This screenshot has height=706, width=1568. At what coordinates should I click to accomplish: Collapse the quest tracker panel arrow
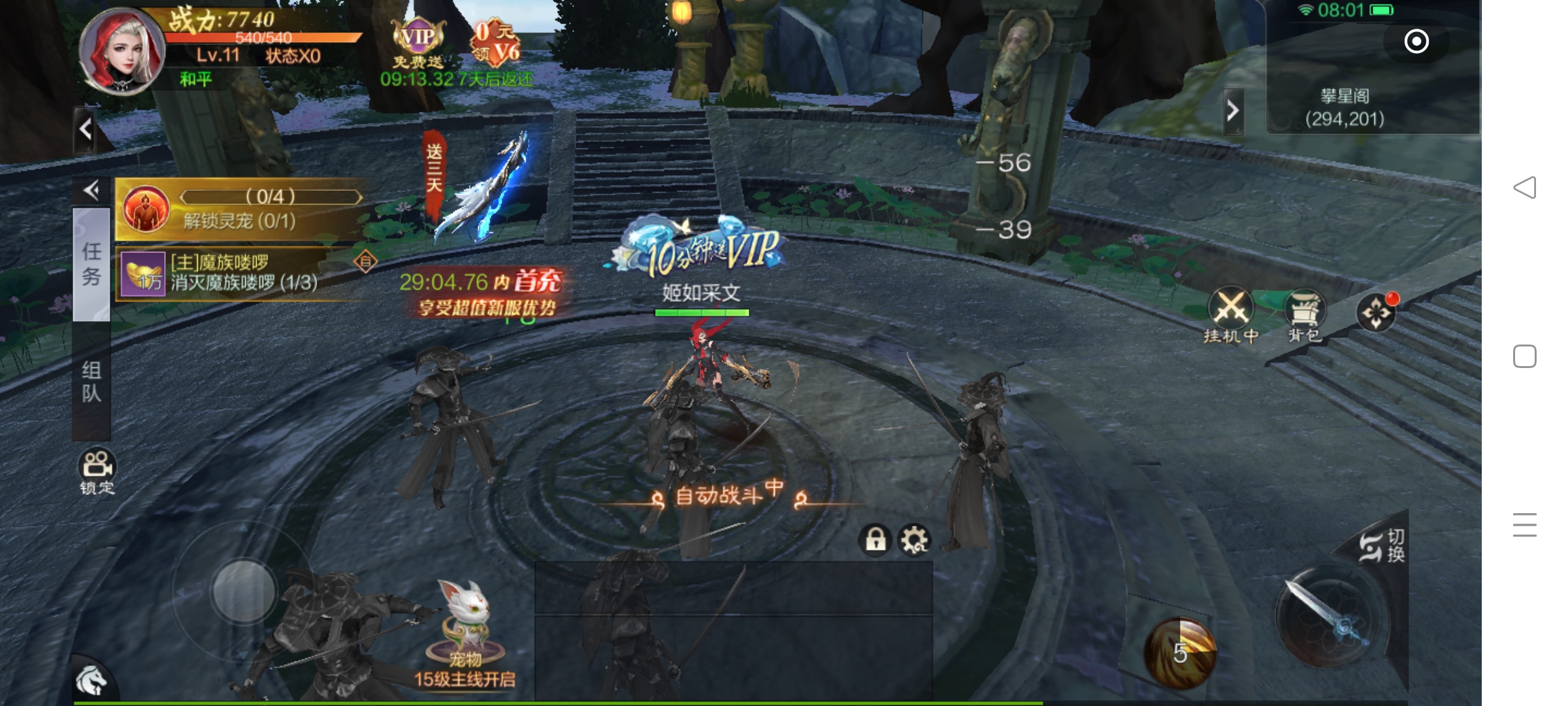[x=91, y=190]
